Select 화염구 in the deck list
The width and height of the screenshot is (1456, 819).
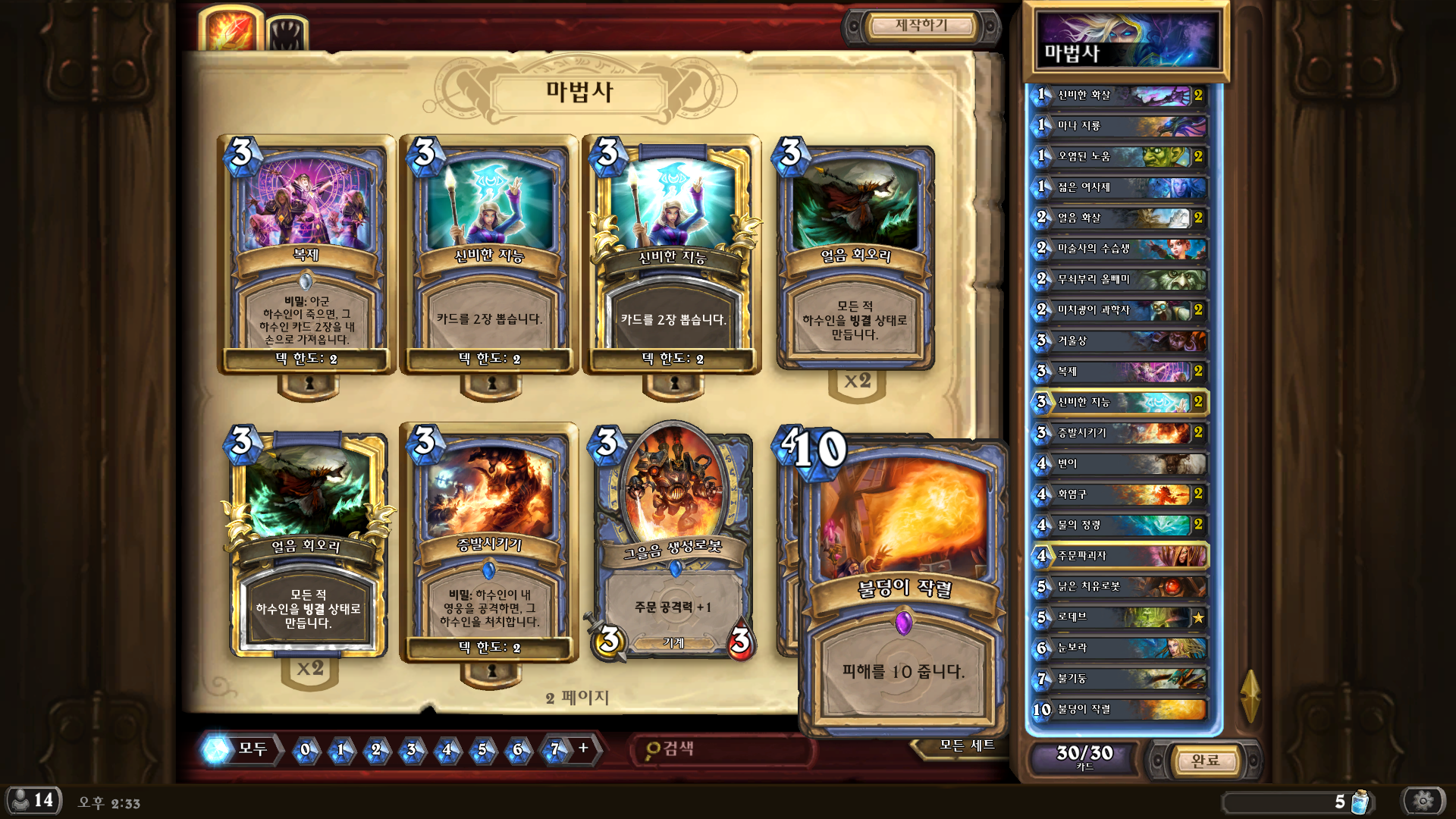pos(1120,494)
